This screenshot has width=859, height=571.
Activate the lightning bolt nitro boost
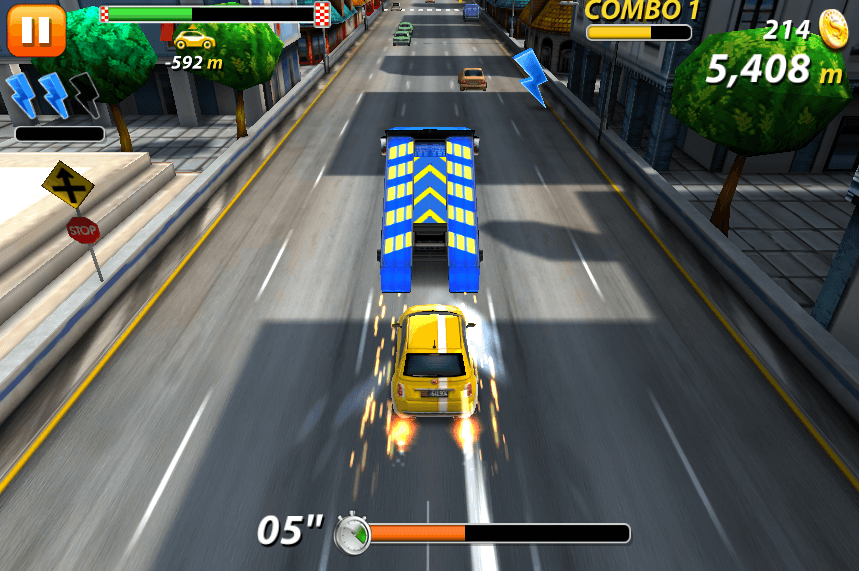pyautogui.click(x=53, y=96)
